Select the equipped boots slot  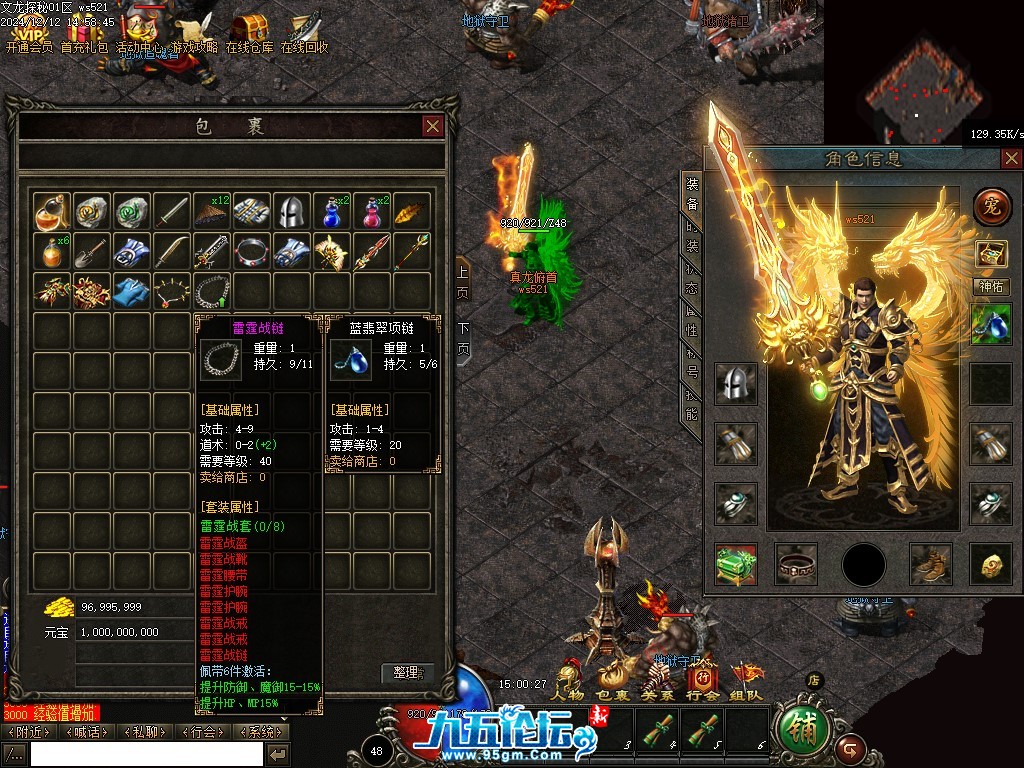coord(930,564)
